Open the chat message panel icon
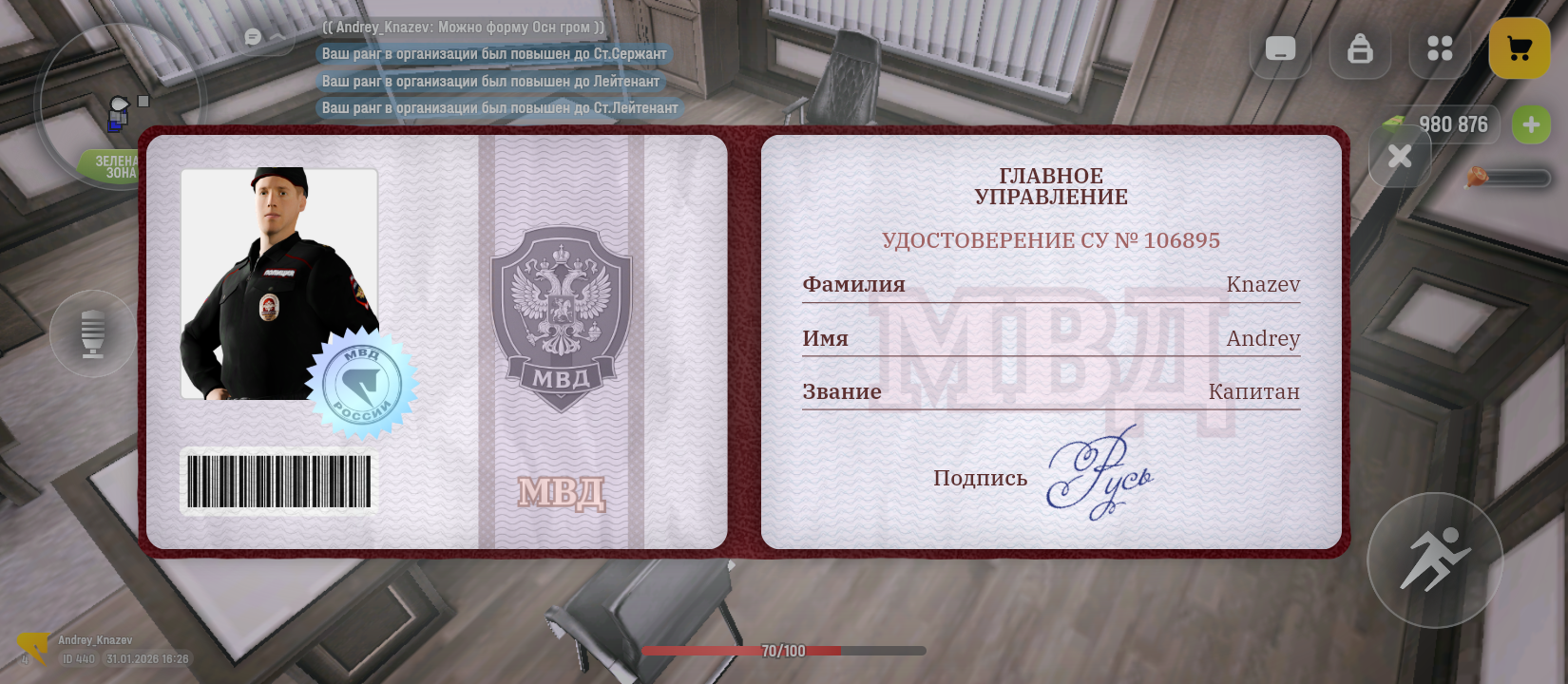The width and height of the screenshot is (1568, 684). (1280, 48)
